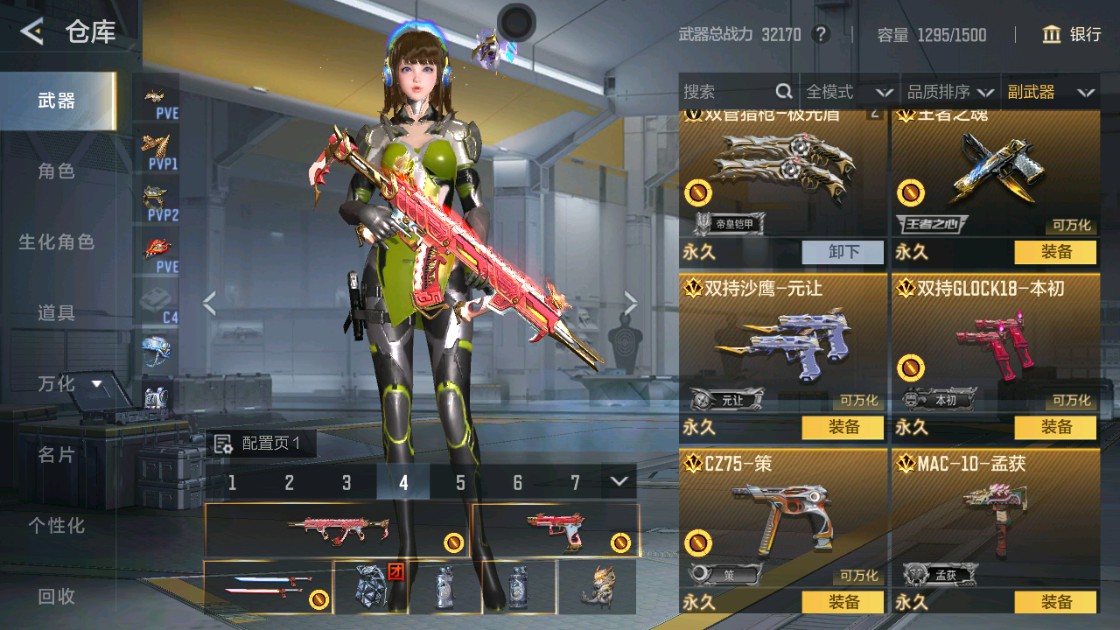Select loadout number 5
The height and width of the screenshot is (630, 1120).
tap(460, 483)
